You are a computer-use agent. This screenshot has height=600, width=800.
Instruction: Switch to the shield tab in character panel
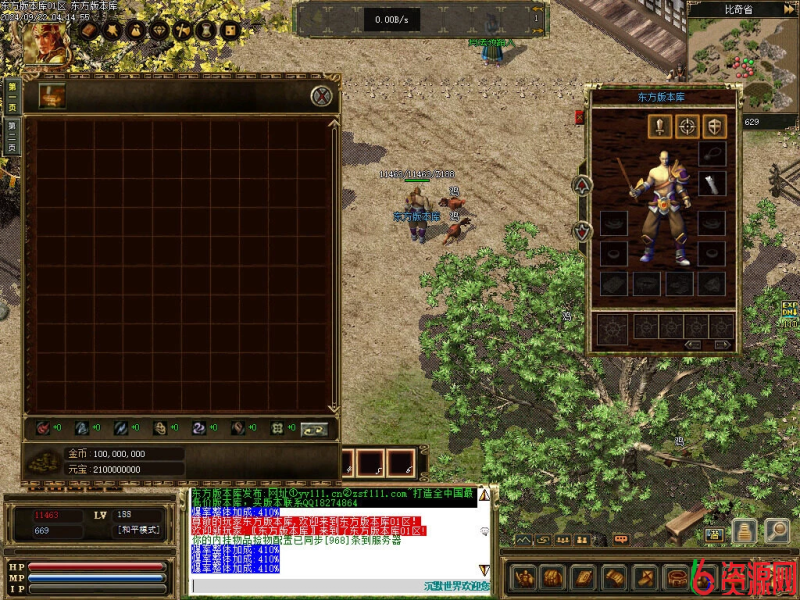pos(713,126)
